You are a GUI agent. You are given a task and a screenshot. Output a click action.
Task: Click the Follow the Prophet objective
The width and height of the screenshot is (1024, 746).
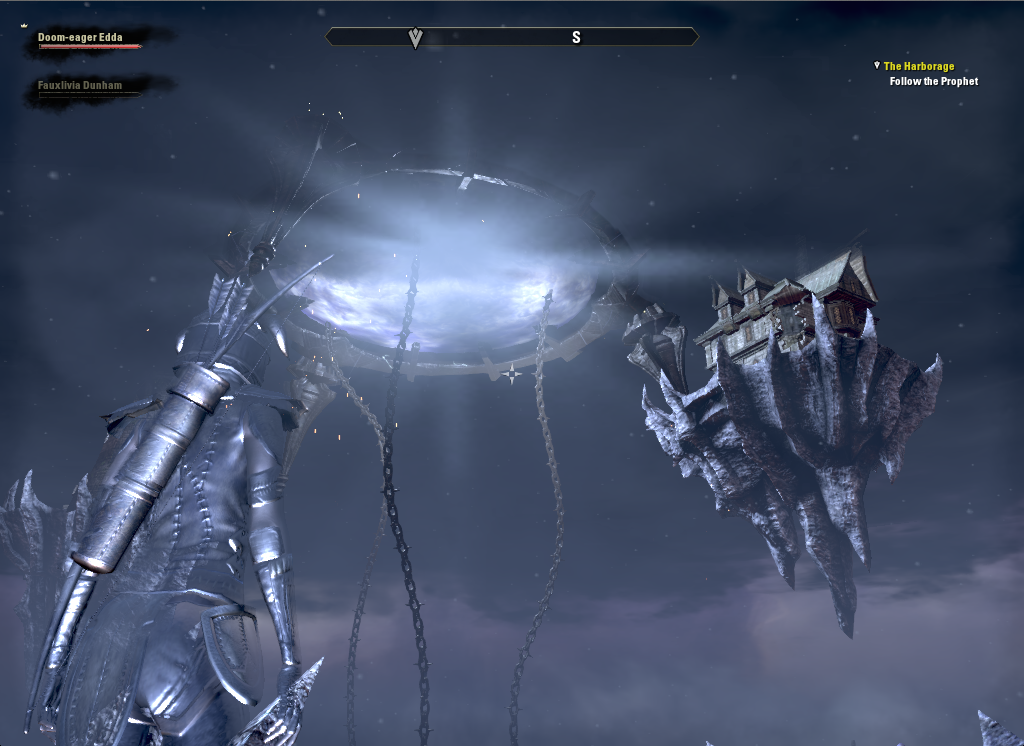934,81
